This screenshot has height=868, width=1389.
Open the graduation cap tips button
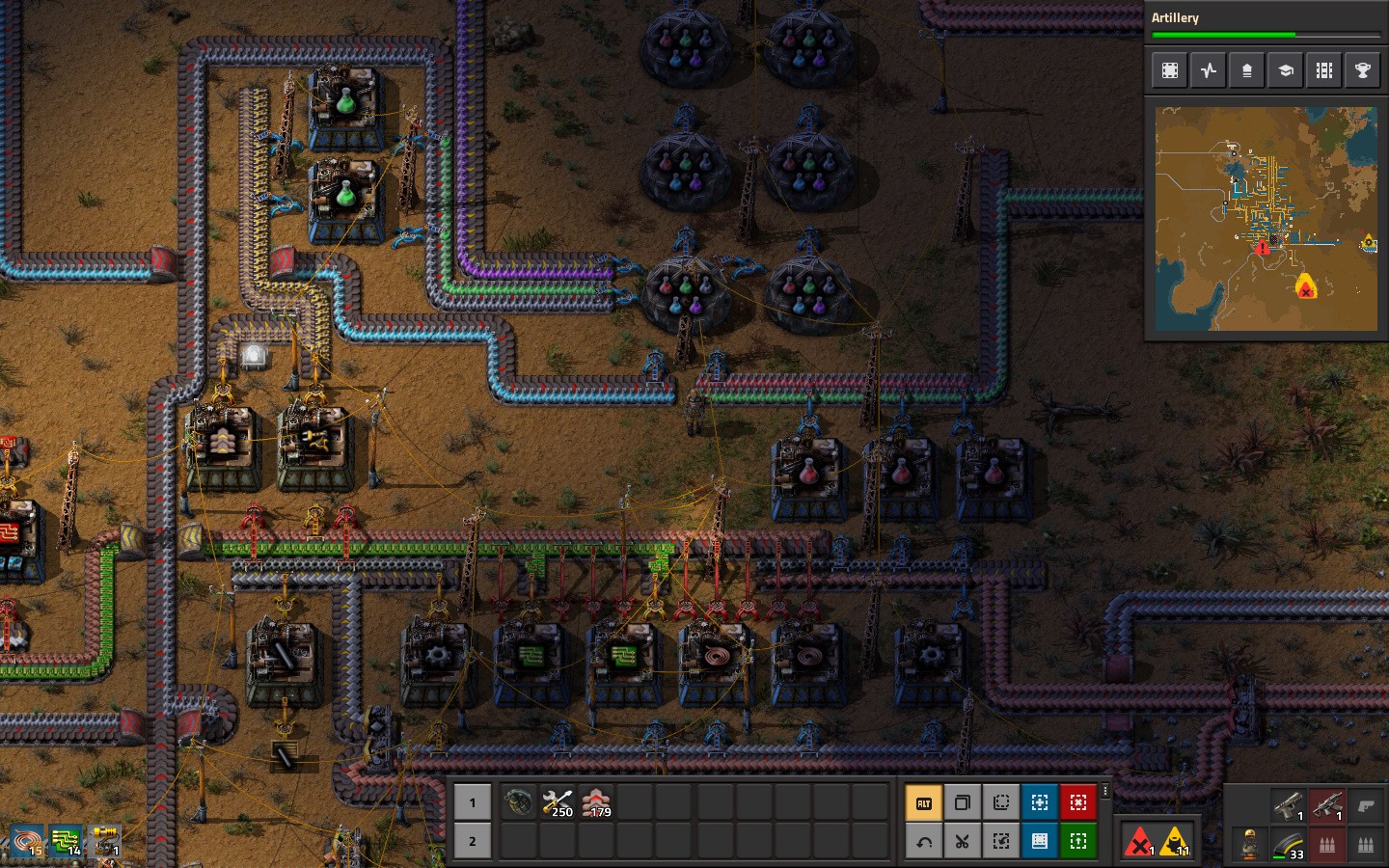(1286, 70)
